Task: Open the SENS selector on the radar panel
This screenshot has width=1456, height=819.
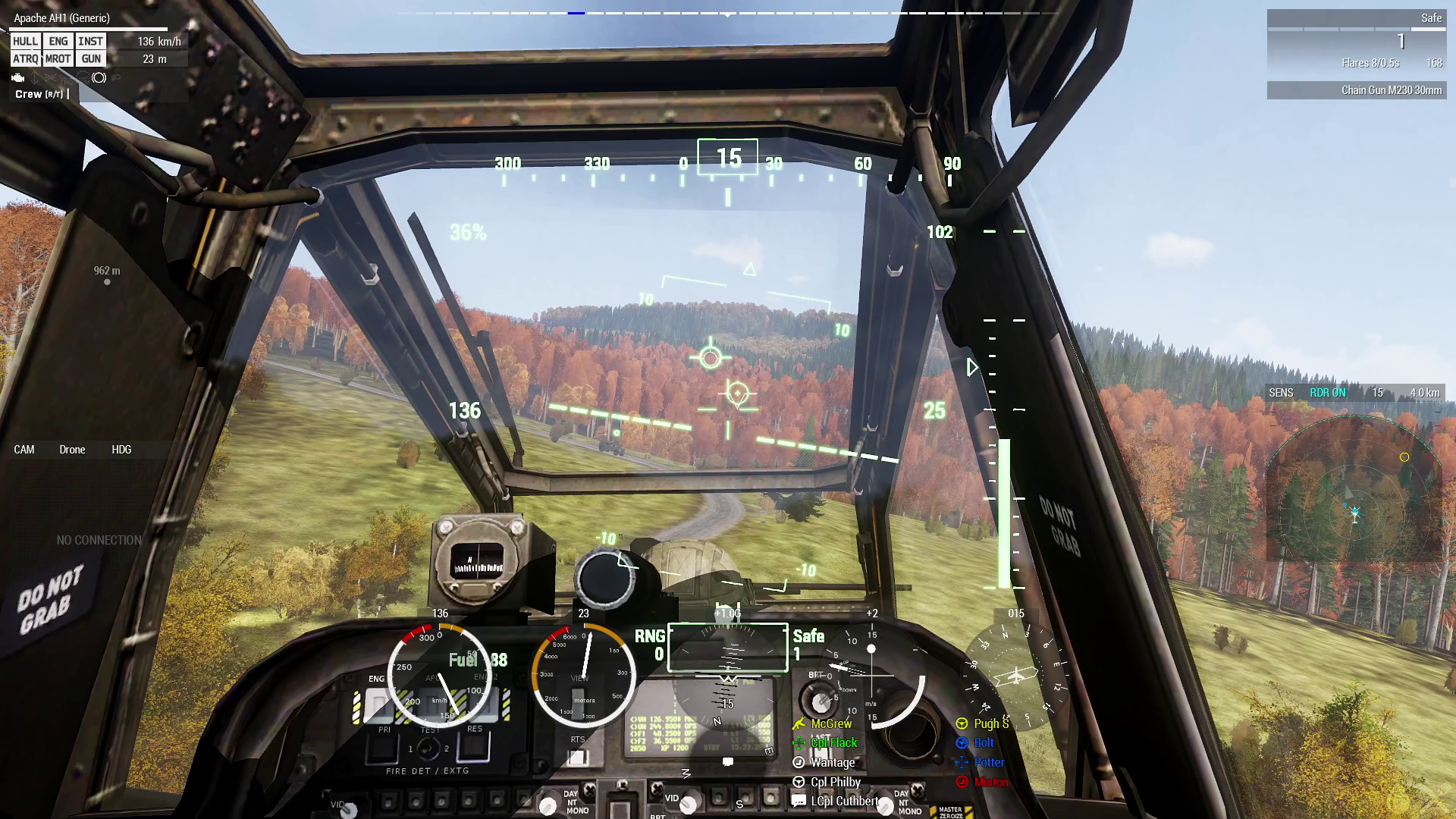Action: pyautogui.click(x=1280, y=393)
